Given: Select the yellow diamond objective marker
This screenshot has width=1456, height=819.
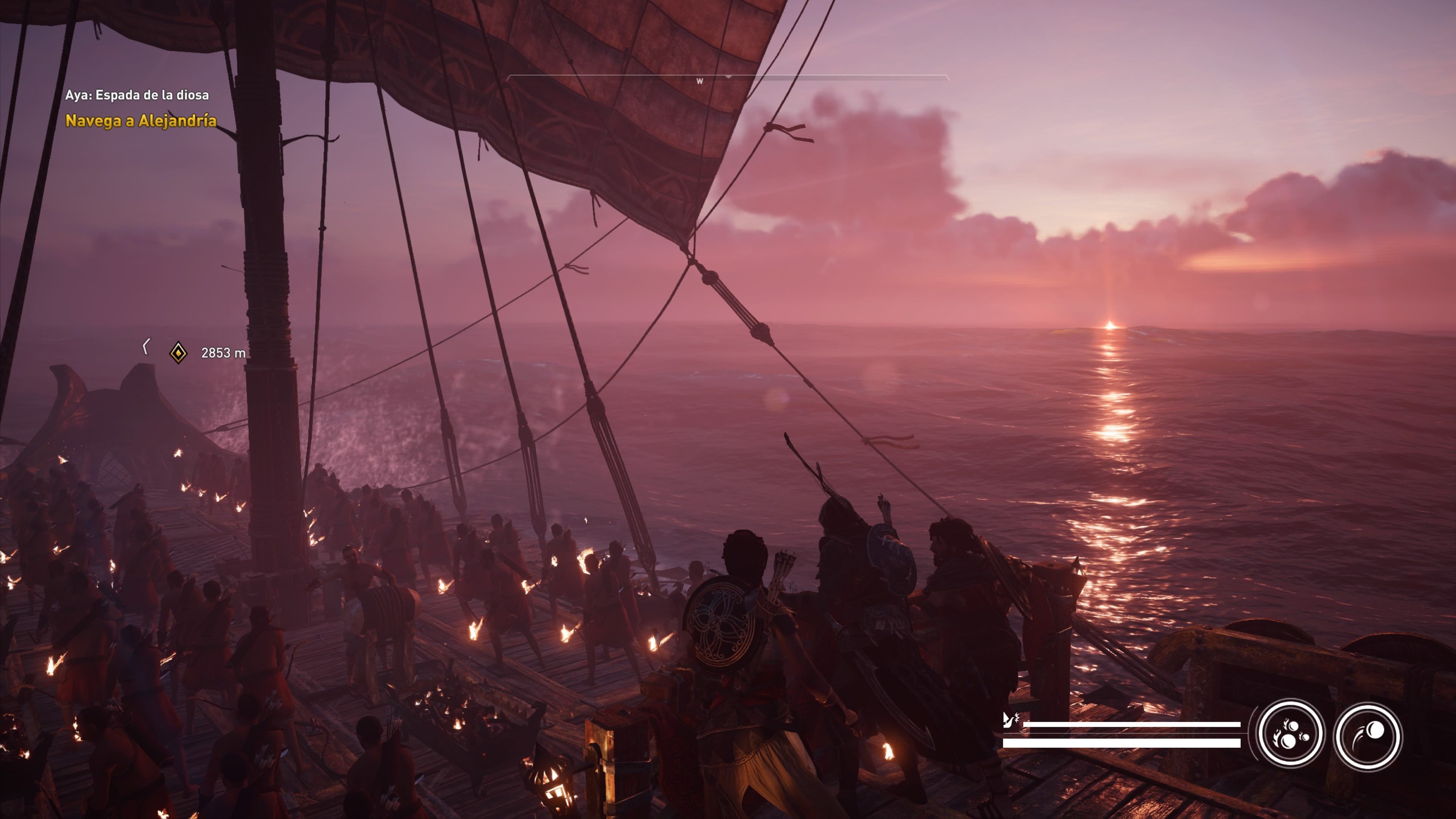Looking at the screenshot, I should click(179, 353).
